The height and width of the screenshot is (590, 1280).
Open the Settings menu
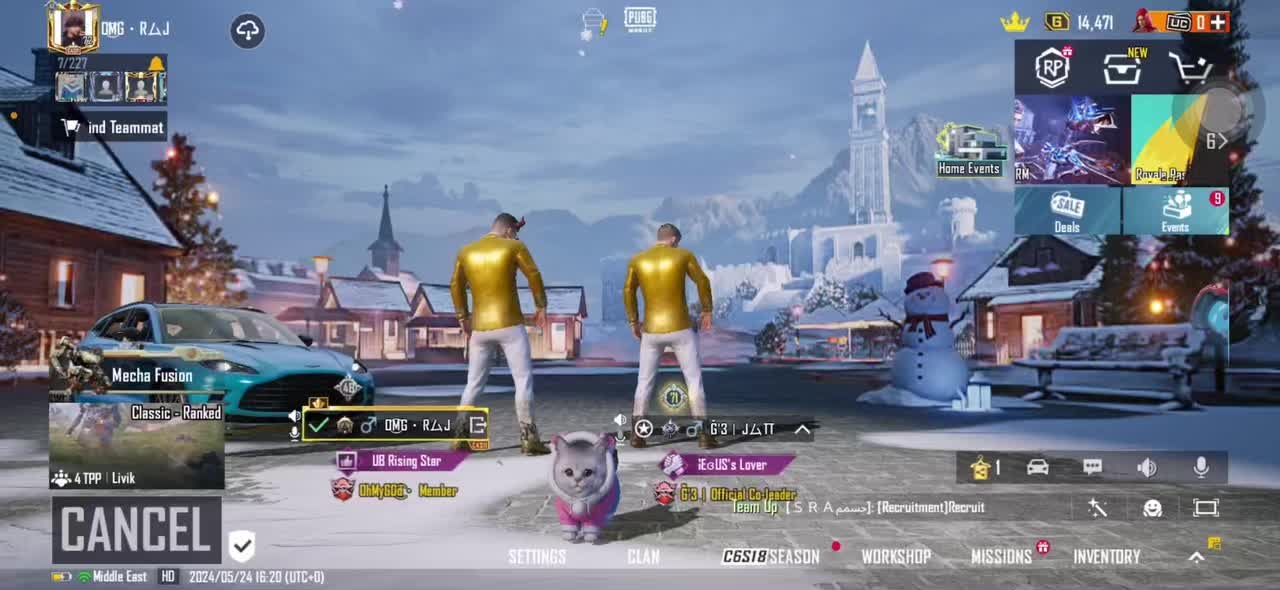[x=537, y=557]
